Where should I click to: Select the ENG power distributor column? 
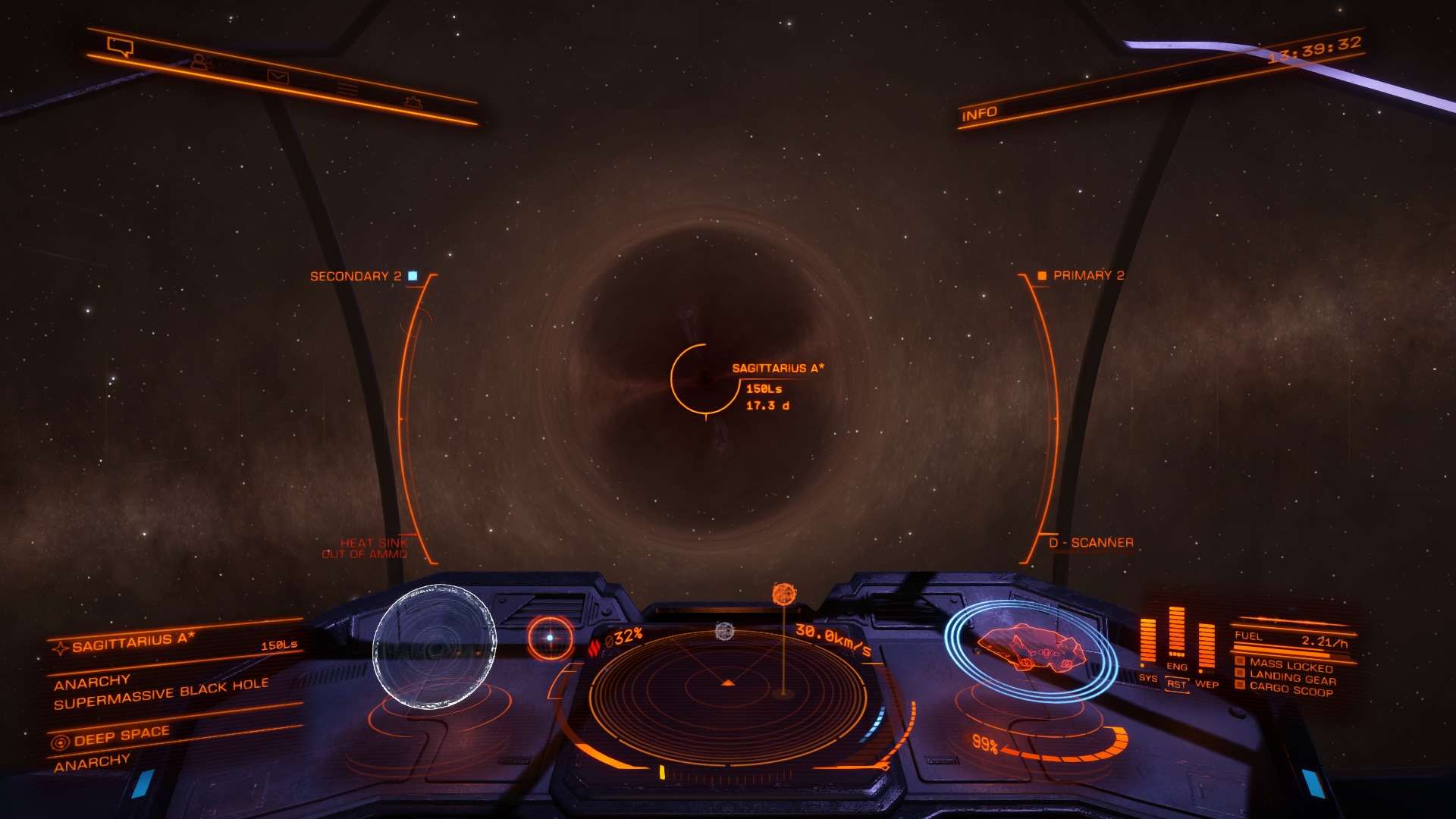[1176, 635]
